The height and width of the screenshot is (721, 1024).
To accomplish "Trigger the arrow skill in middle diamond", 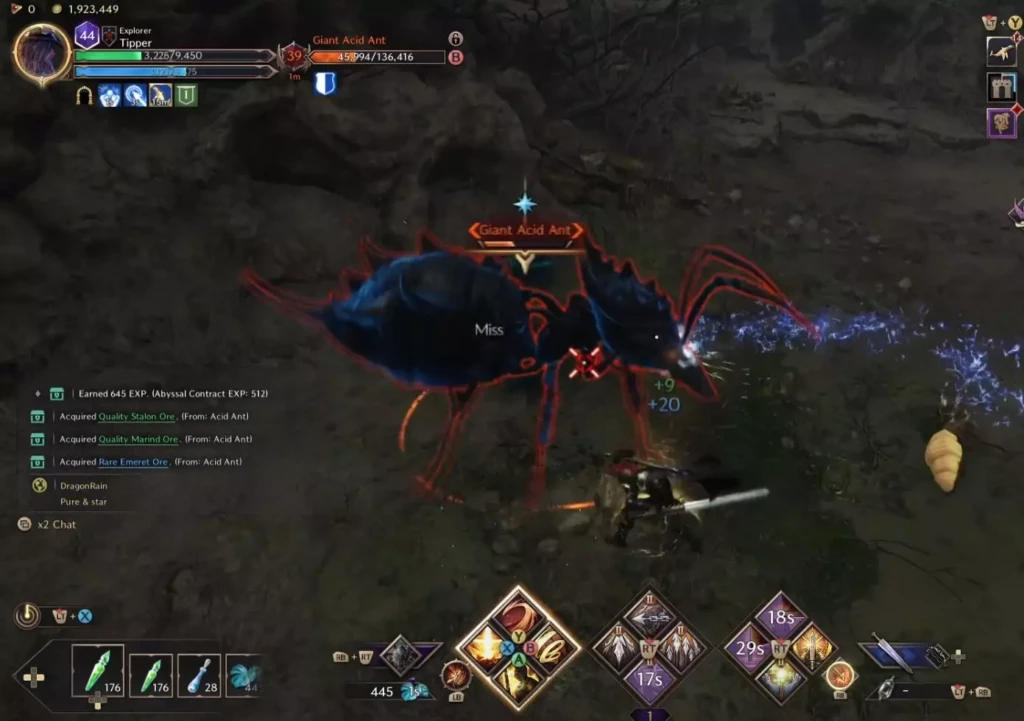I will pyautogui.click(x=650, y=617).
